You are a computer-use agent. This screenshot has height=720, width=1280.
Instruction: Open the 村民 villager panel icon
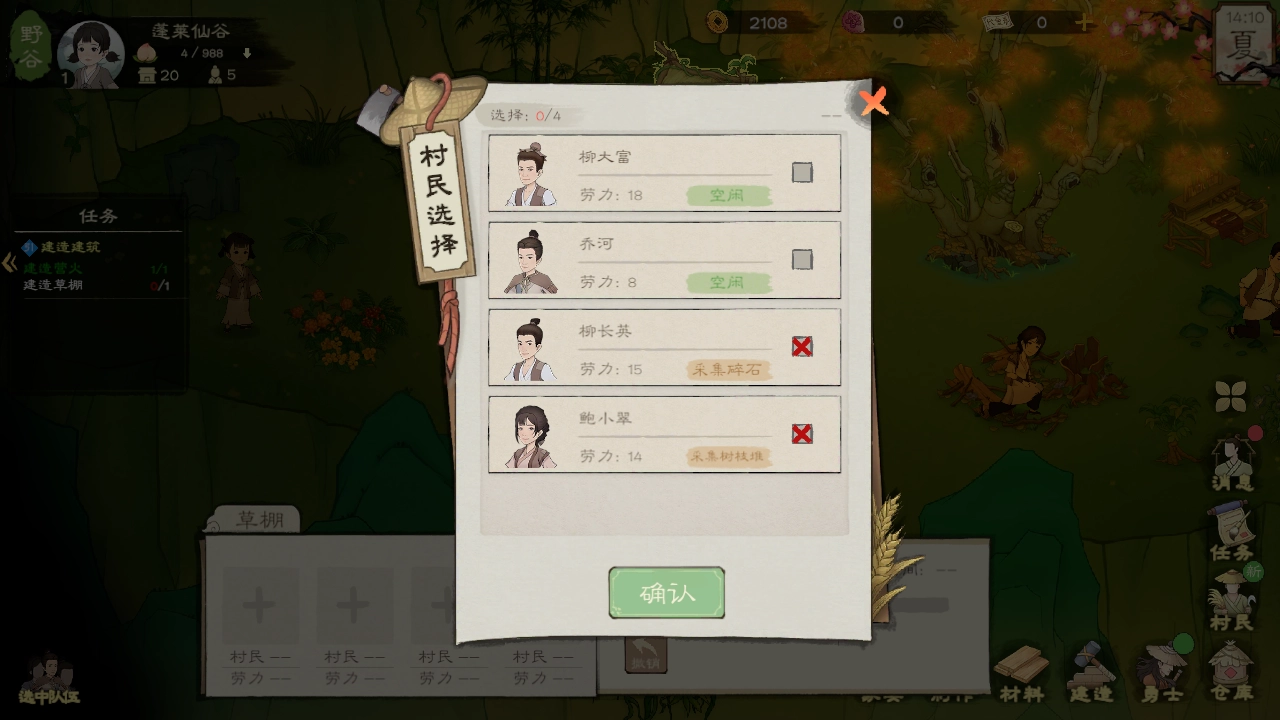pyautogui.click(x=1232, y=600)
